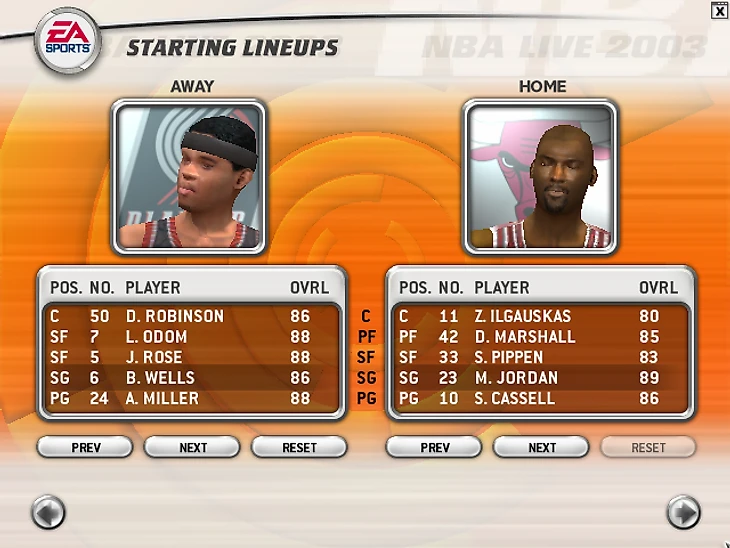Select Z. Ilgauskas in the home lineup
This screenshot has width=730, height=548.
527,316
